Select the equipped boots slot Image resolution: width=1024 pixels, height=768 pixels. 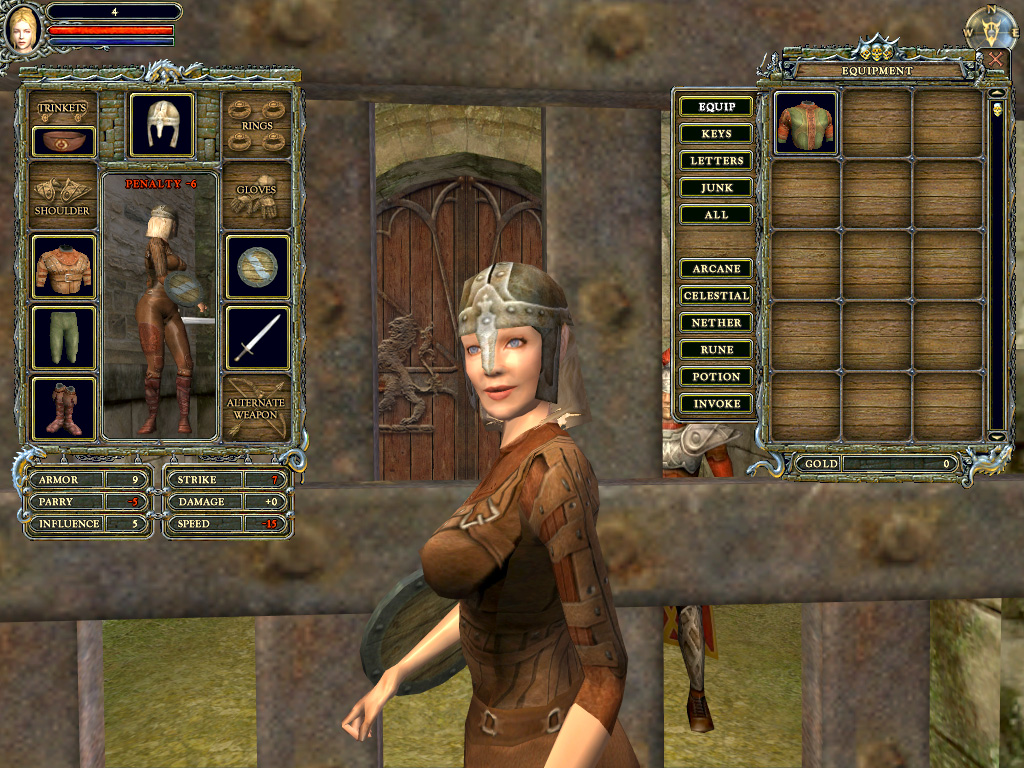[64, 408]
